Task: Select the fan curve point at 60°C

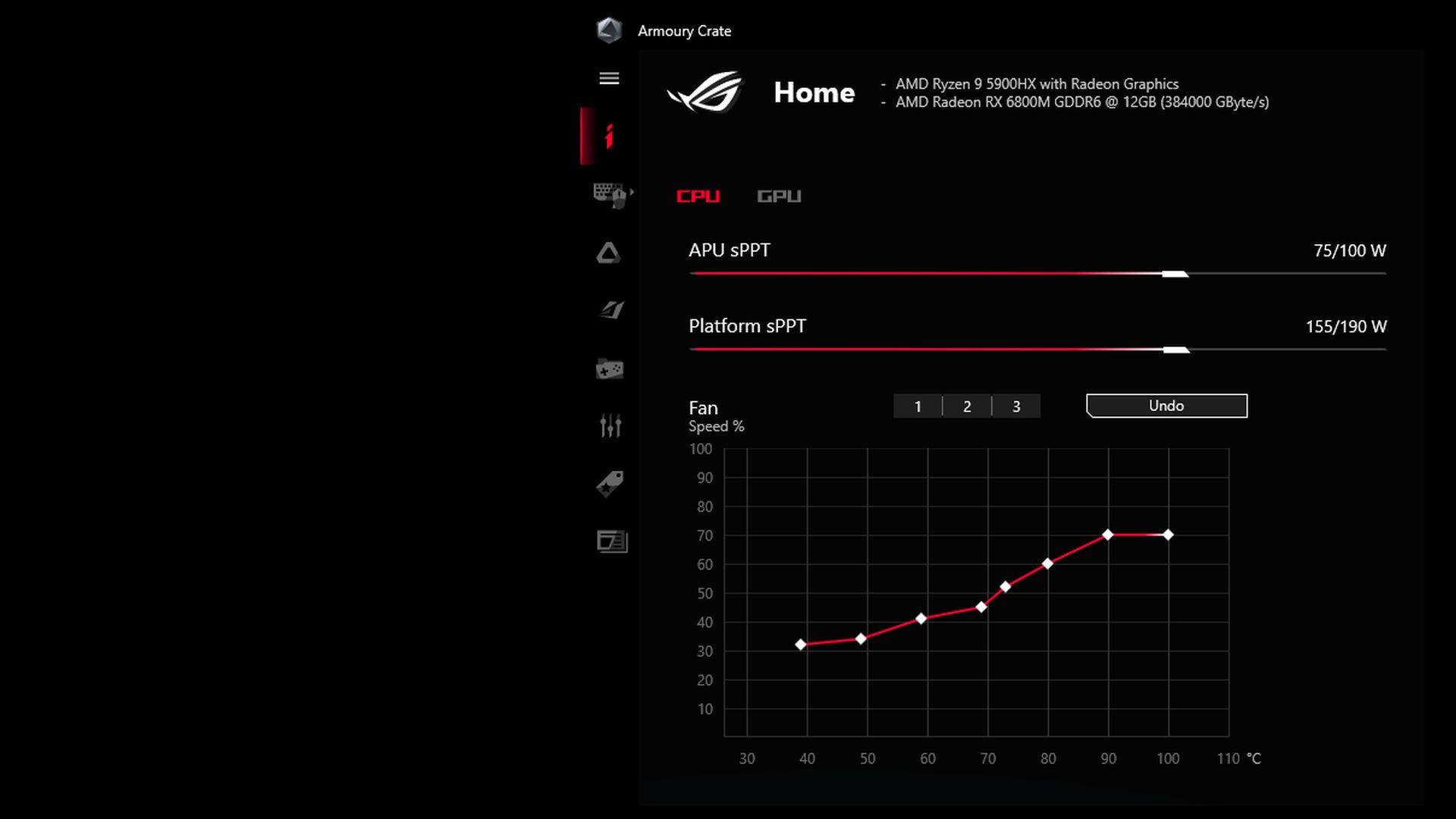Action: click(x=921, y=619)
